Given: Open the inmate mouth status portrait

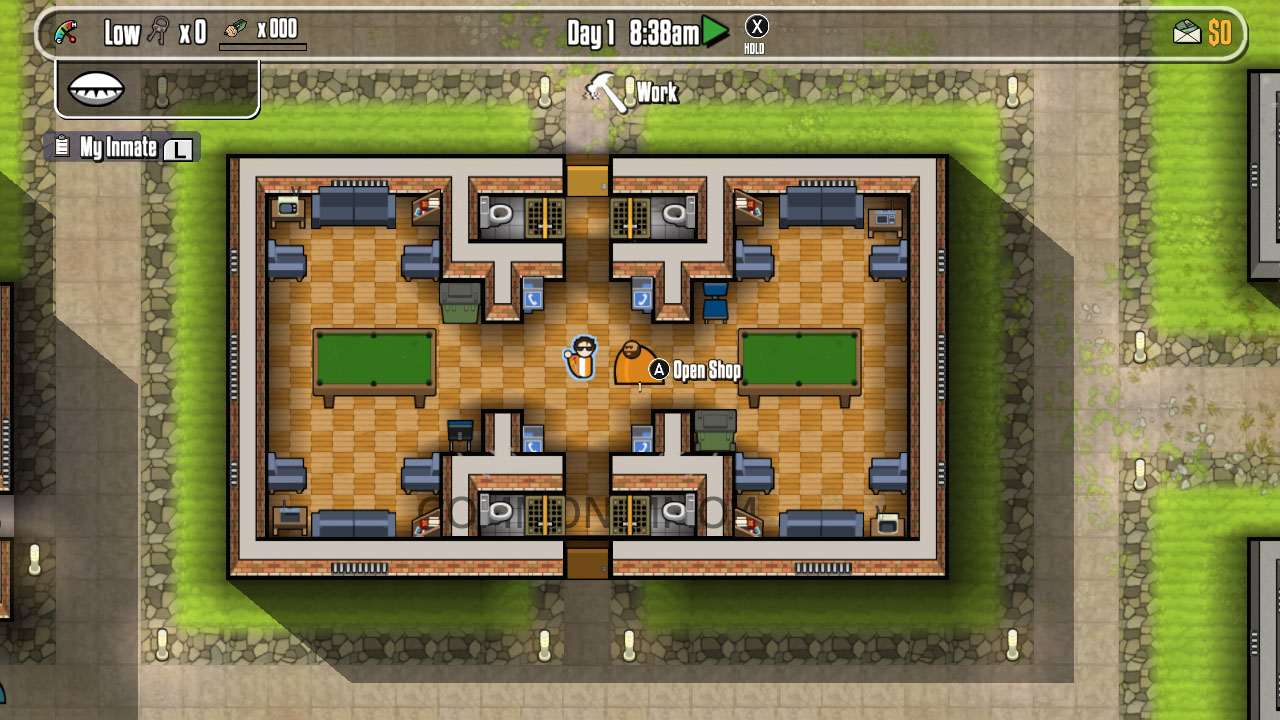Looking at the screenshot, I should pyautogui.click(x=95, y=88).
